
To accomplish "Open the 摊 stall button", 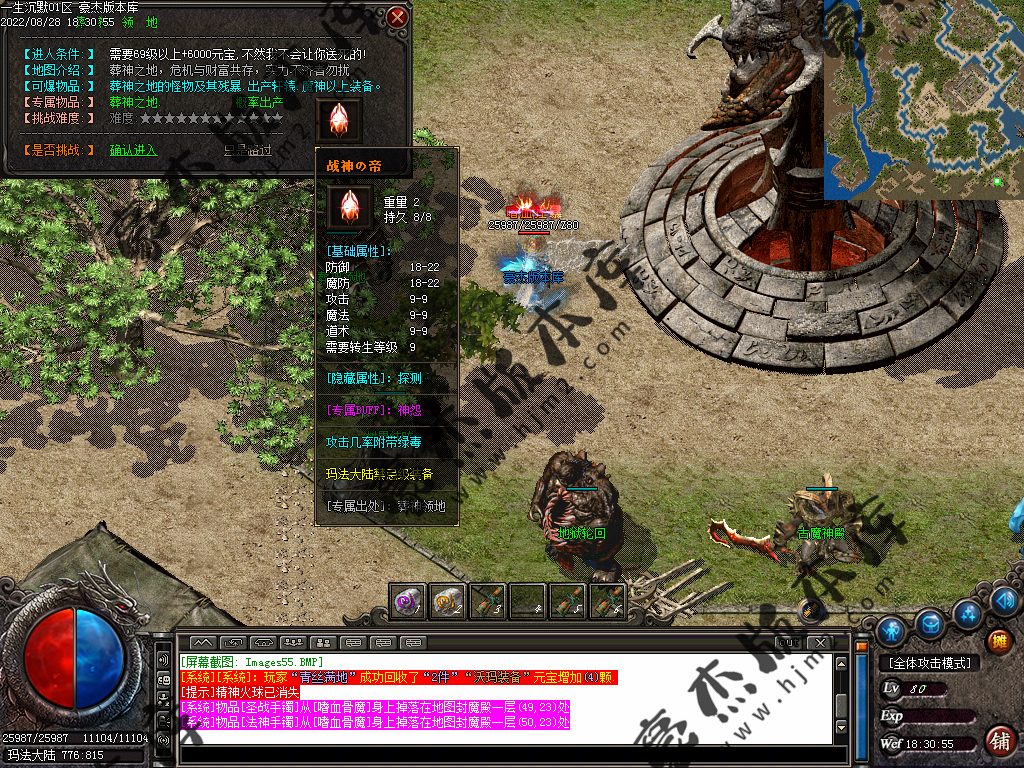I will click(x=997, y=641).
